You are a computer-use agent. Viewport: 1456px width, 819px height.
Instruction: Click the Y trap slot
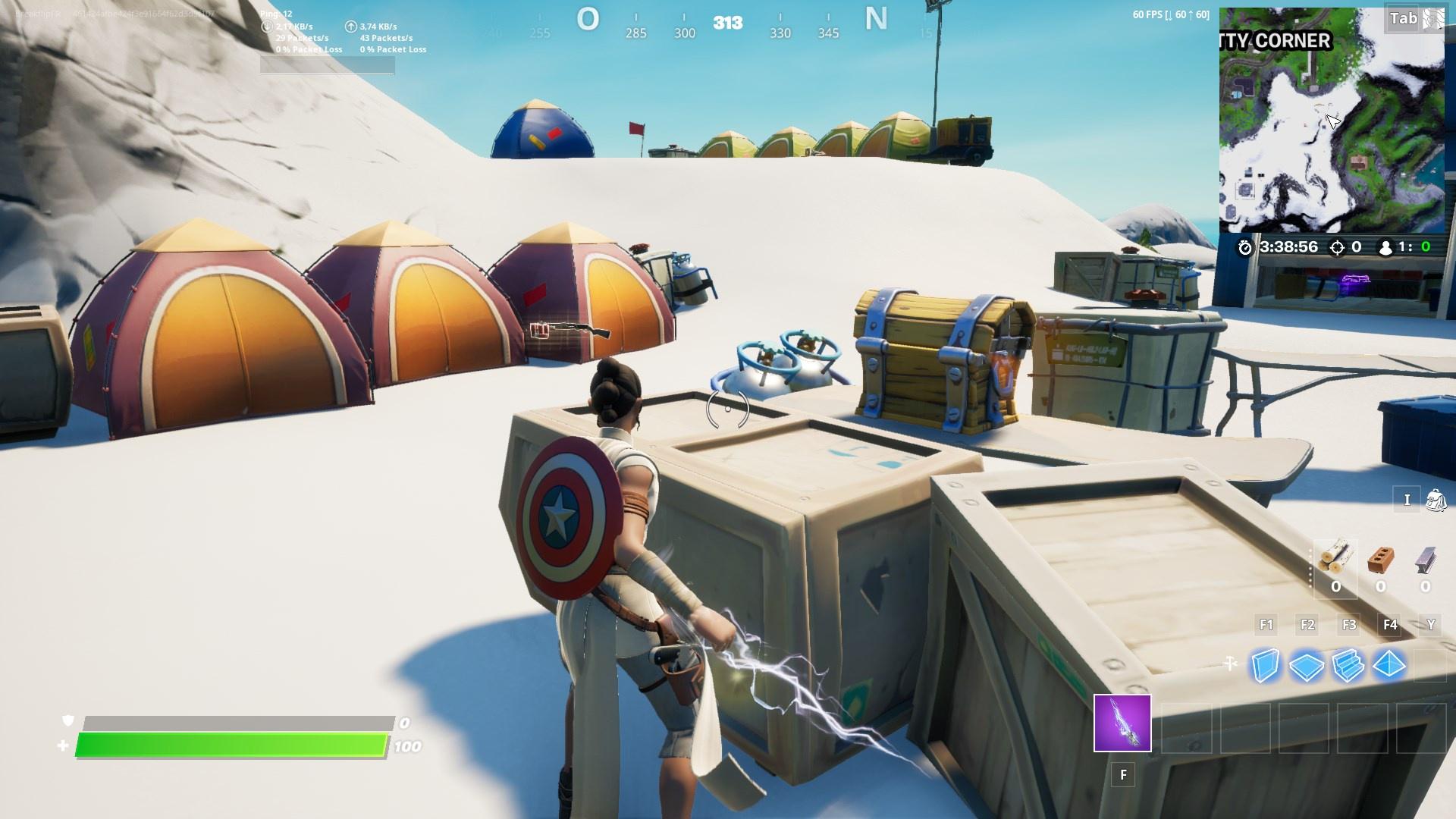click(x=1431, y=625)
